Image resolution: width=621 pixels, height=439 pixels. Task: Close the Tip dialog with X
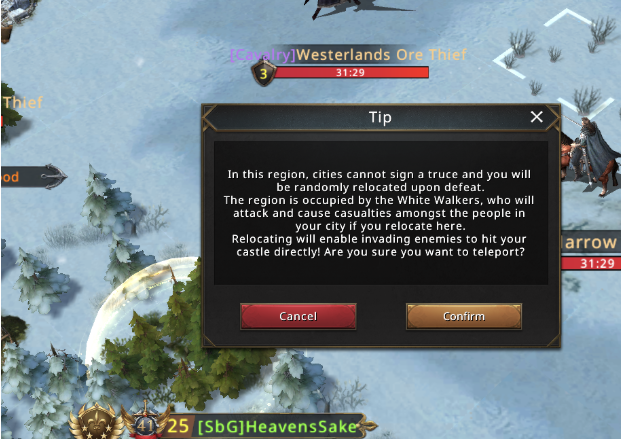click(x=536, y=117)
